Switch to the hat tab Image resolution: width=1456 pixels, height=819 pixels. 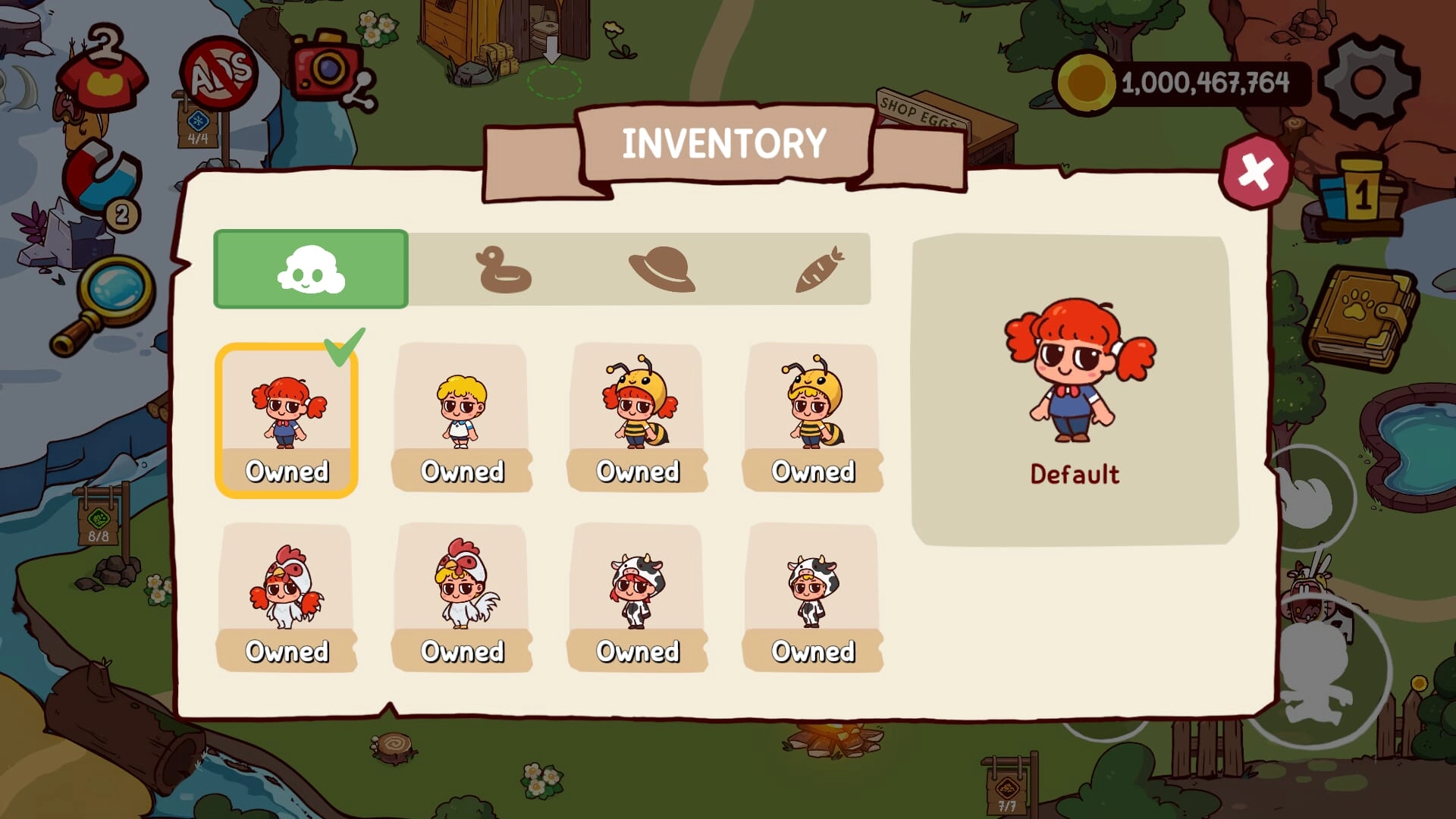point(661,269)
